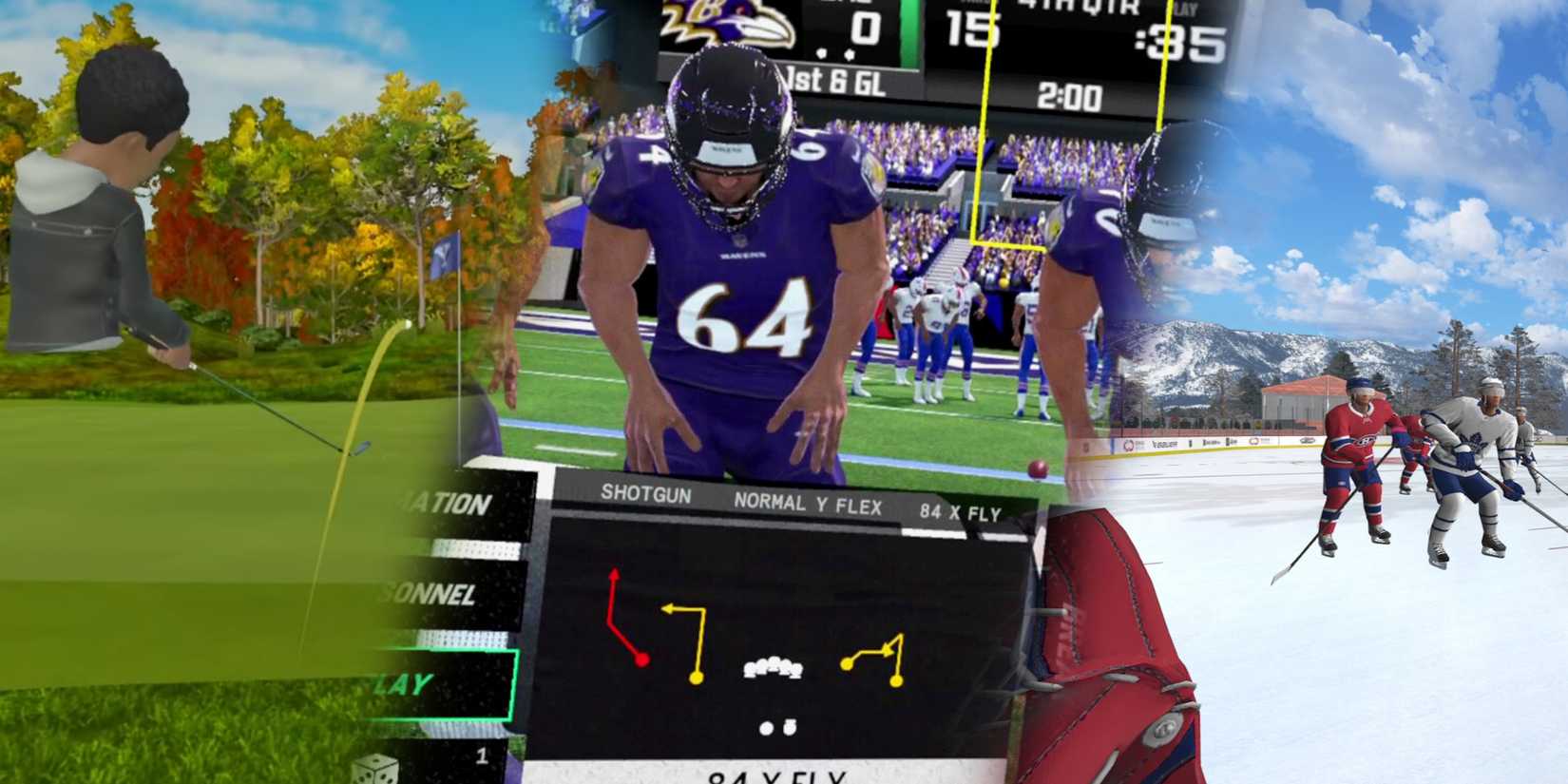Click the red receiver route arrow
This screenshot has height=784, width=1568.
point(627,616)
